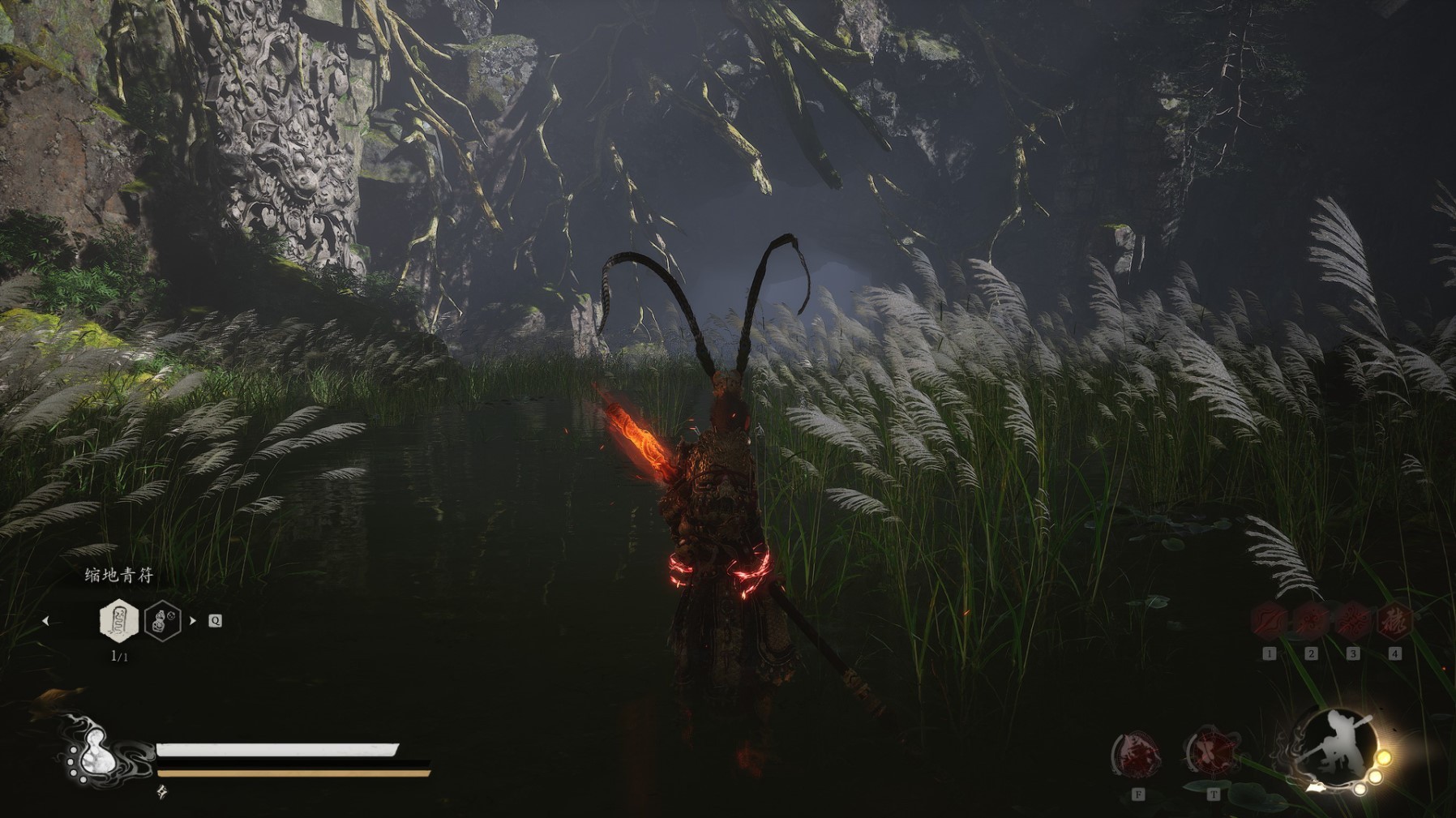This screenshot has height=818, width=1456.
Task: Select the 缩地青符 talisman quick-item slot
Action: [118, 621]
